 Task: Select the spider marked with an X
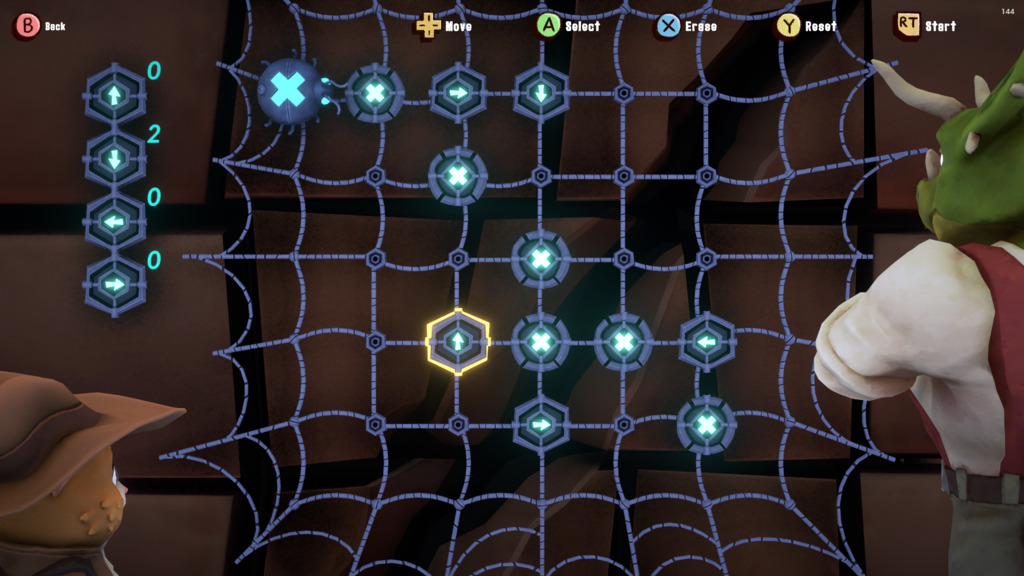[x=289, y=91]
